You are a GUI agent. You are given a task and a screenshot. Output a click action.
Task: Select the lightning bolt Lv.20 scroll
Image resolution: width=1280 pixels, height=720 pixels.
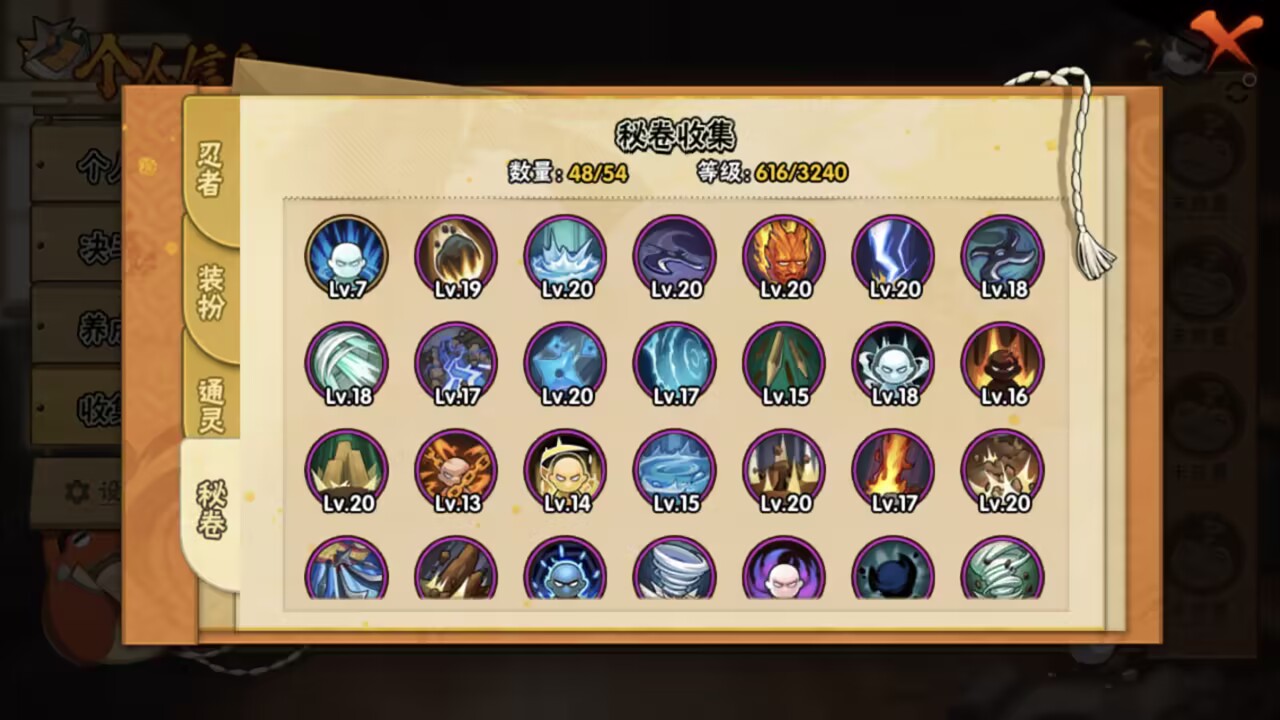[893, 256]
